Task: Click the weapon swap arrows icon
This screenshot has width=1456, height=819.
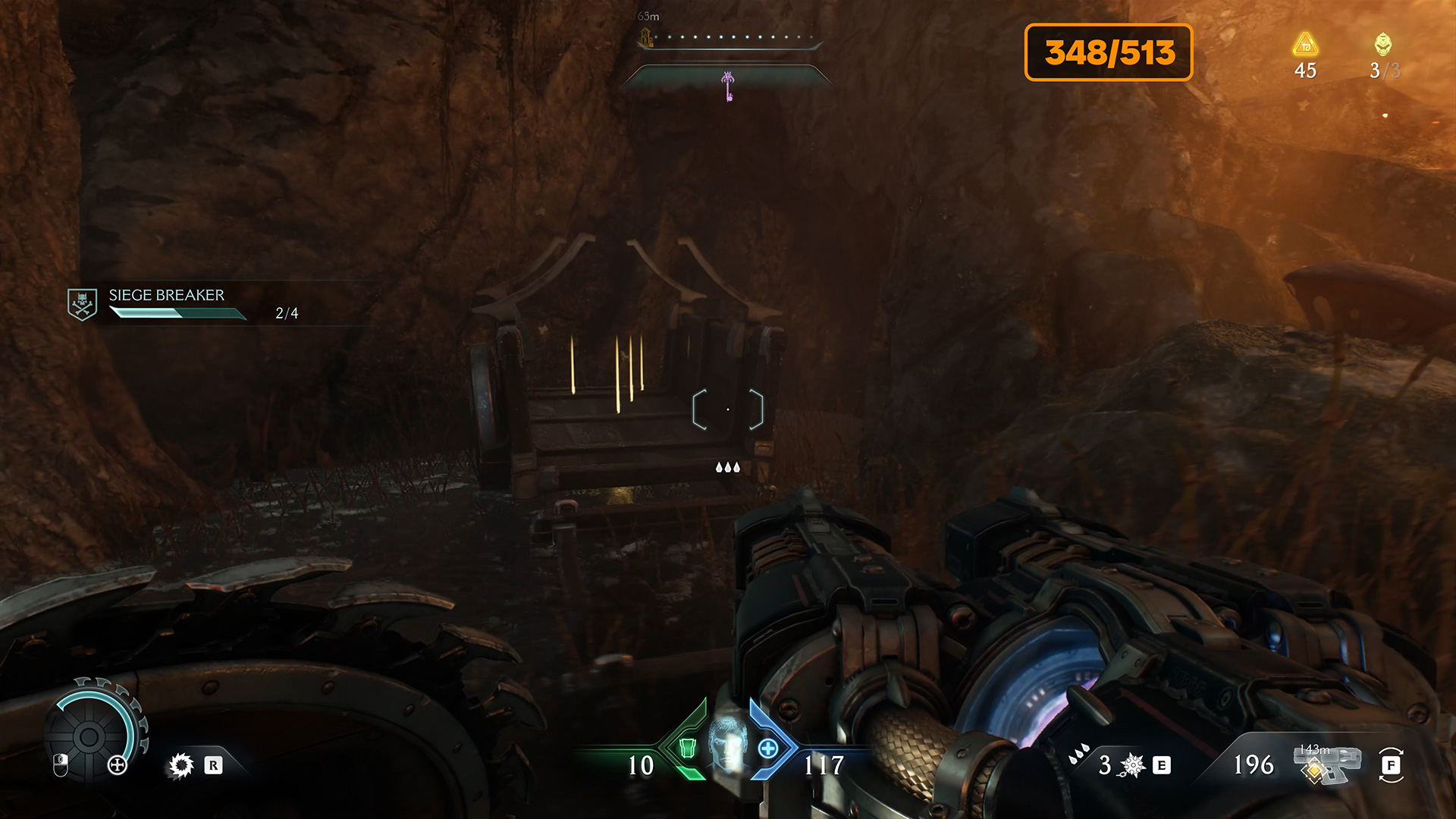Action: click(x=1391, y=765)
